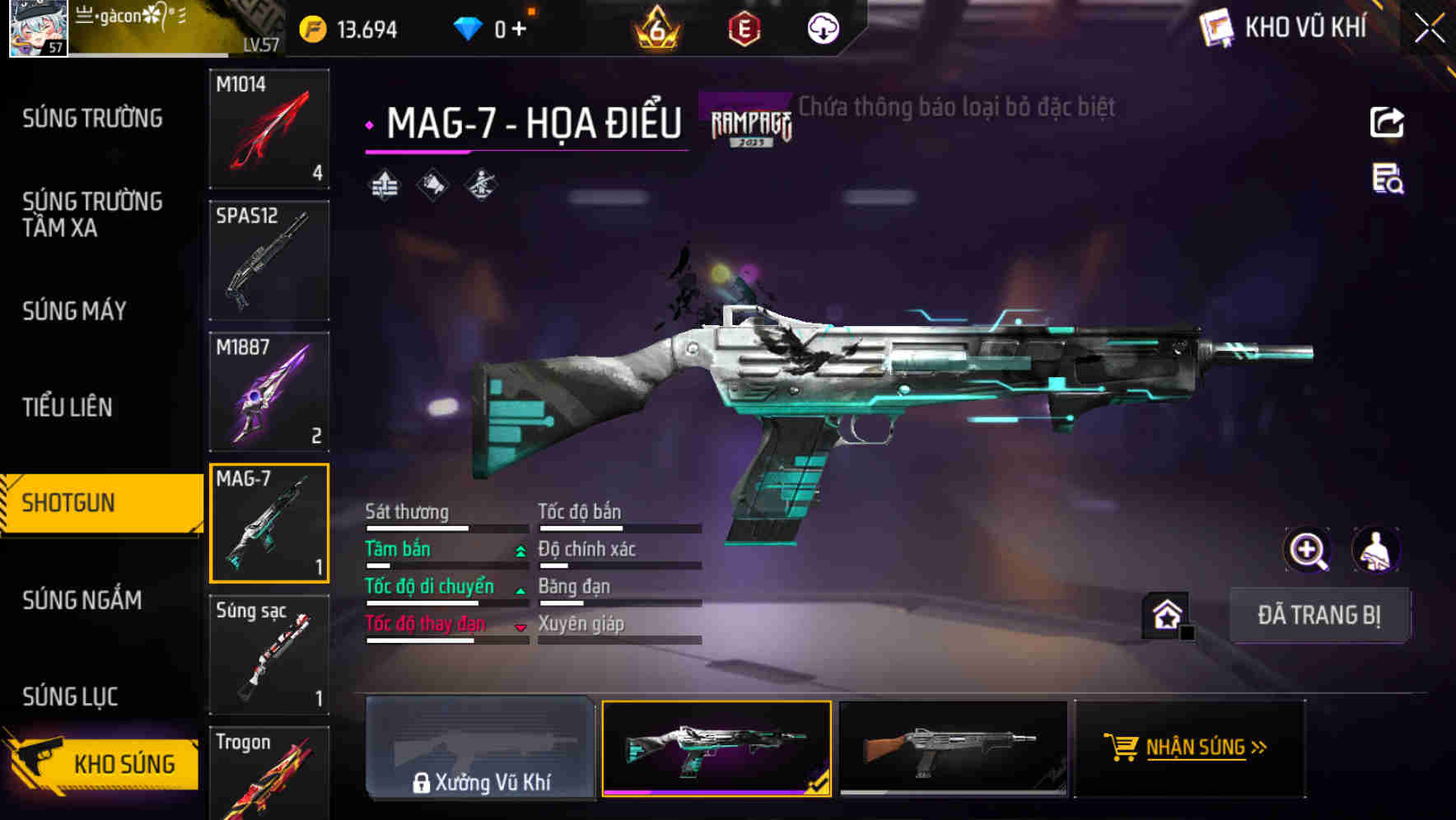Add diamonds with the plus button
1456x820 pixels.
[x=519, y=30]
